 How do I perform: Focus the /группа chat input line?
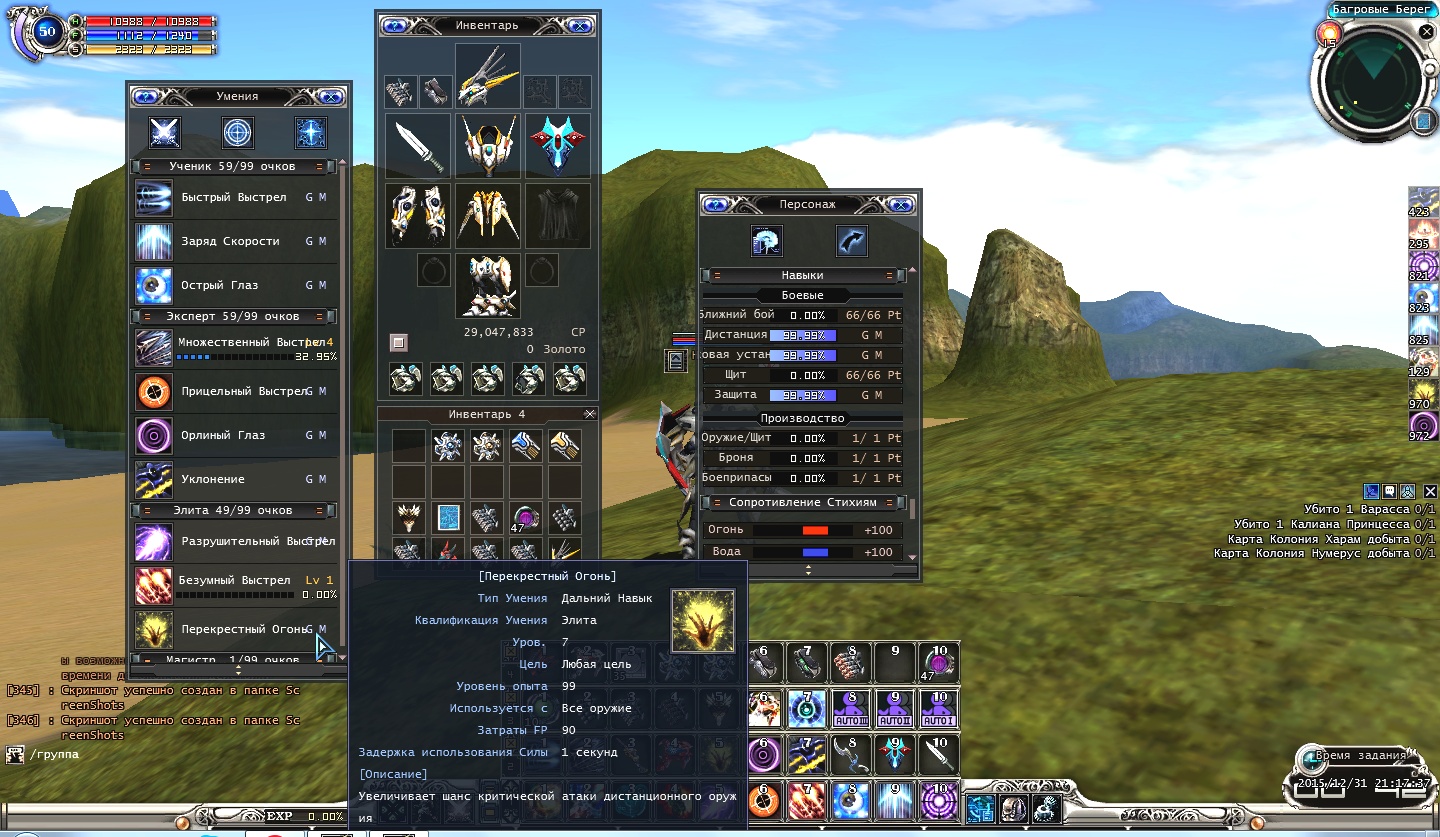coord(150,755)
